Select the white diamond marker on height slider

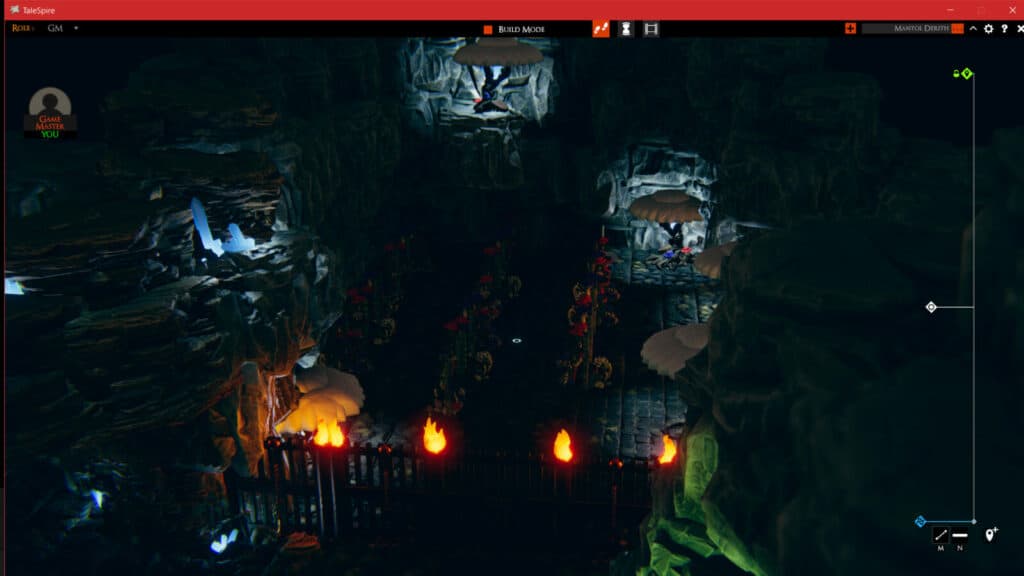pyautogui.click(x=931, y=307)
